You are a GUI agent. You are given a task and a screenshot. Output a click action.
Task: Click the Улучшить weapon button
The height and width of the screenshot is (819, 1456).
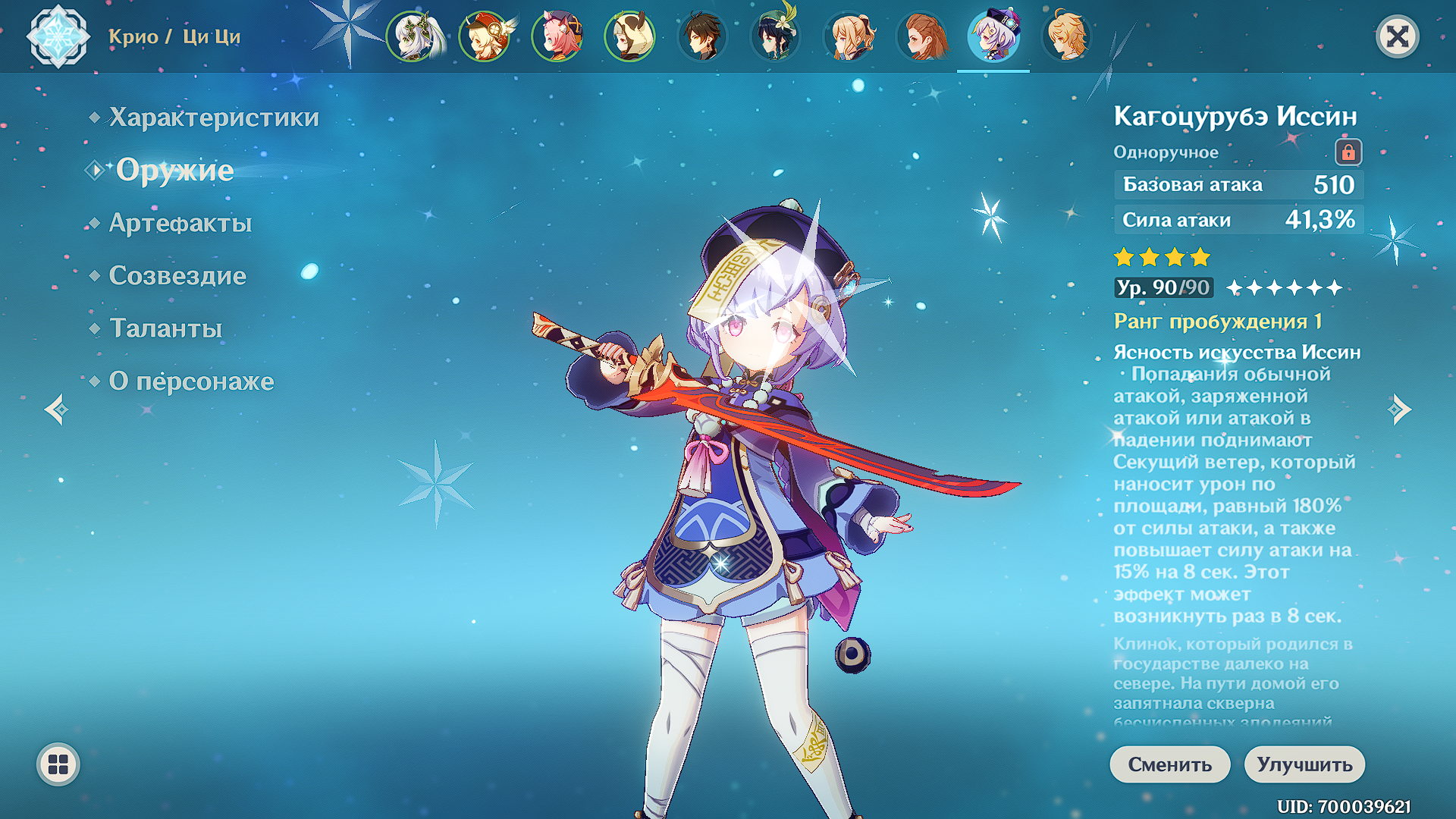(x=1304, y=764)
